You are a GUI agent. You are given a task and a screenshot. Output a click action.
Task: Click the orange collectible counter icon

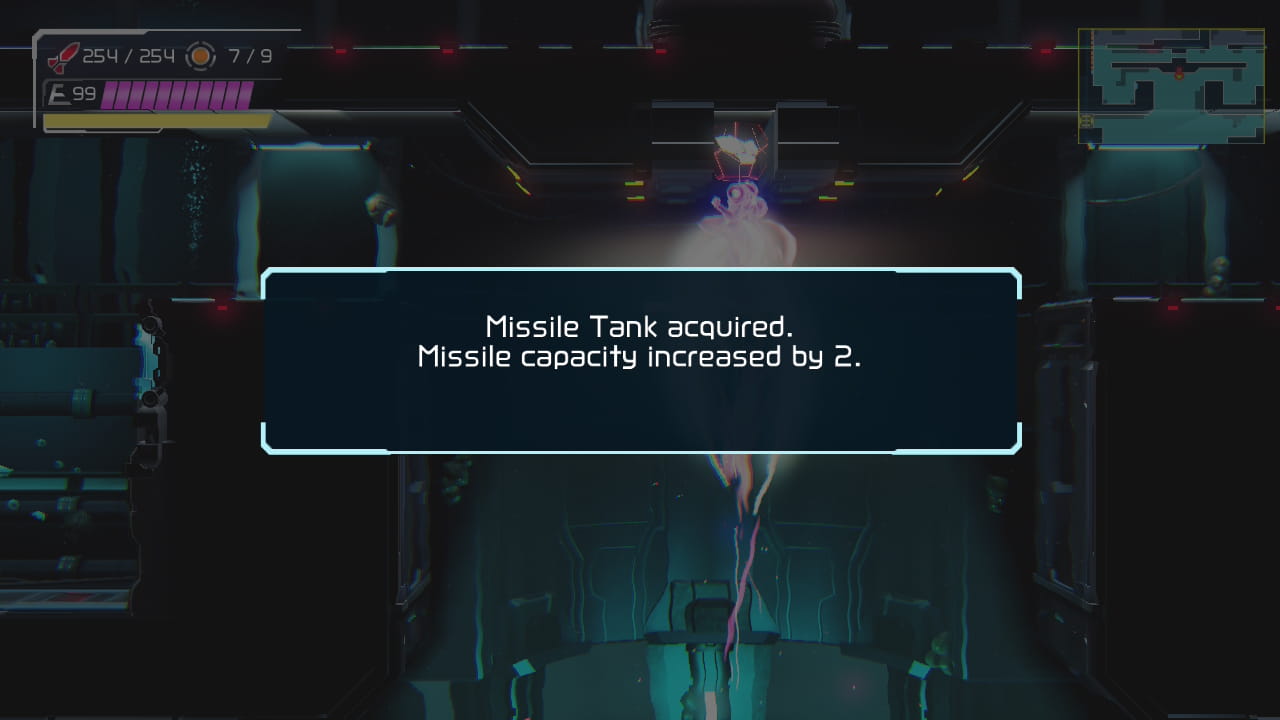coord(200,56)
